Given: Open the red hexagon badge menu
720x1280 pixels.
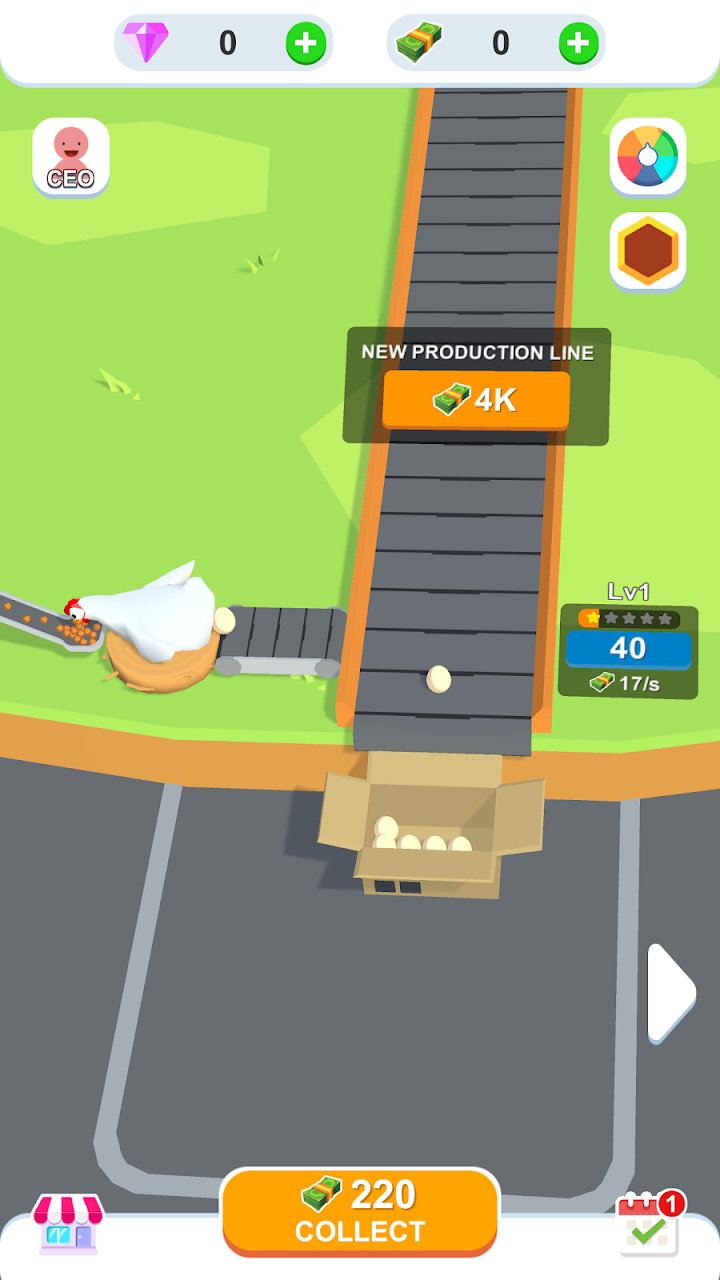Looking at the screenshot, I should 648,250.
